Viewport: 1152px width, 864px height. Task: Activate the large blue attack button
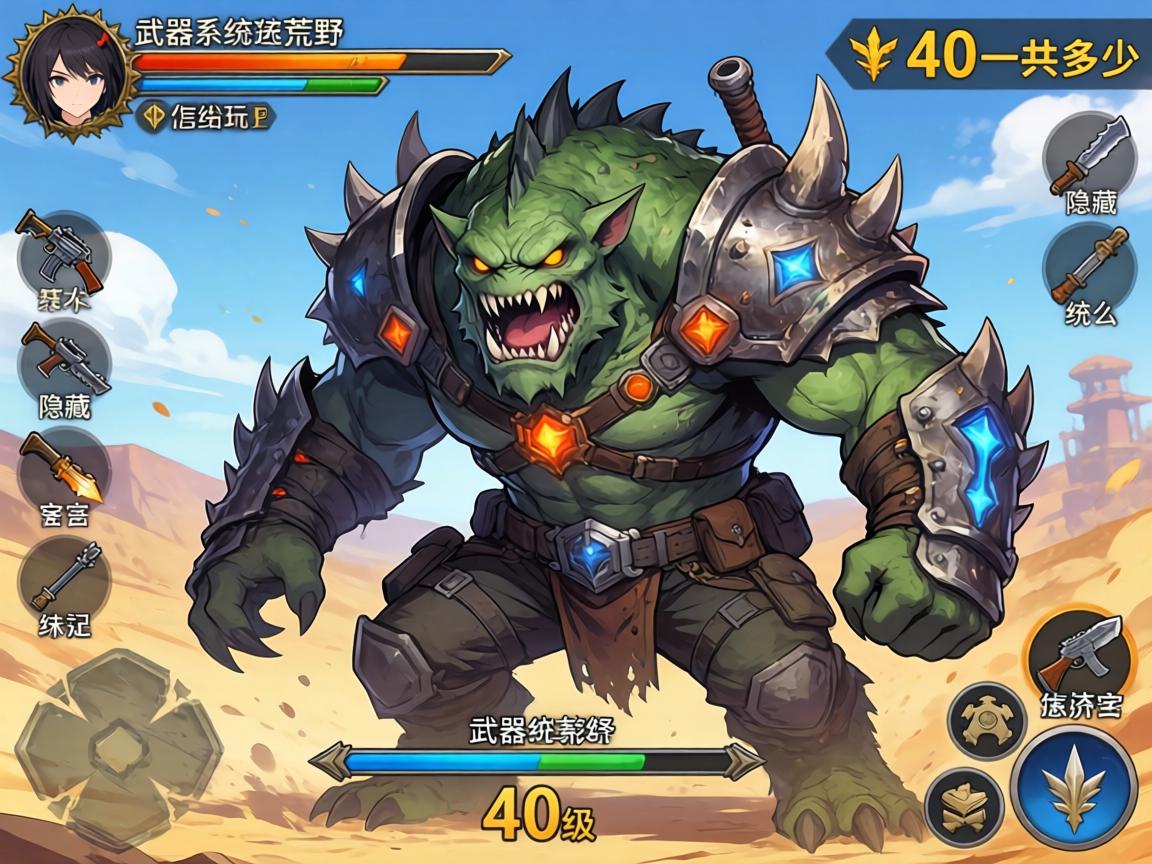[x=1073, y=788]
